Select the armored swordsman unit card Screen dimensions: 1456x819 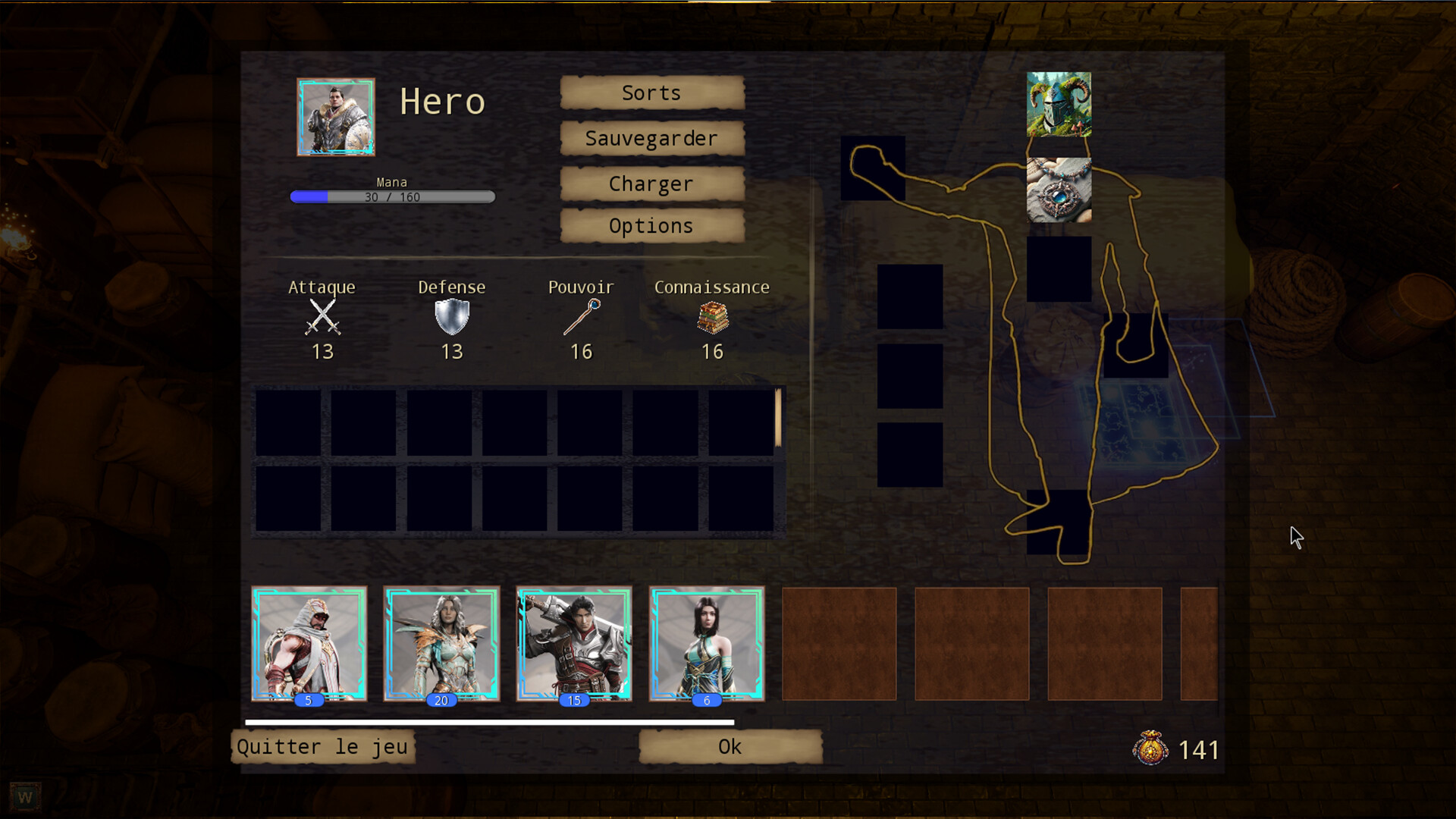(x=574, y=643)
